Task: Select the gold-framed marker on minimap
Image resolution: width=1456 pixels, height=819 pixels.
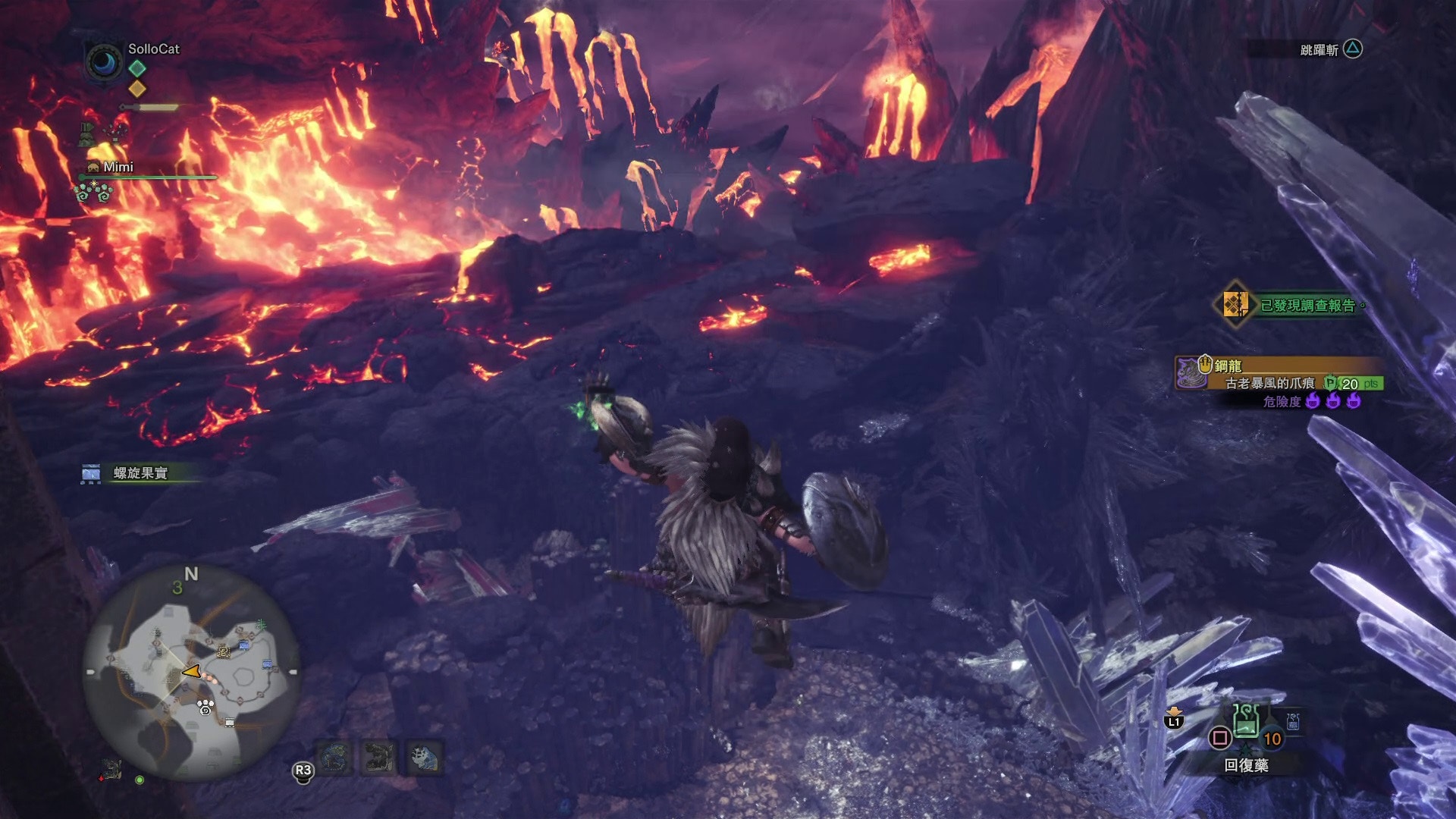Action: (223, 651)
